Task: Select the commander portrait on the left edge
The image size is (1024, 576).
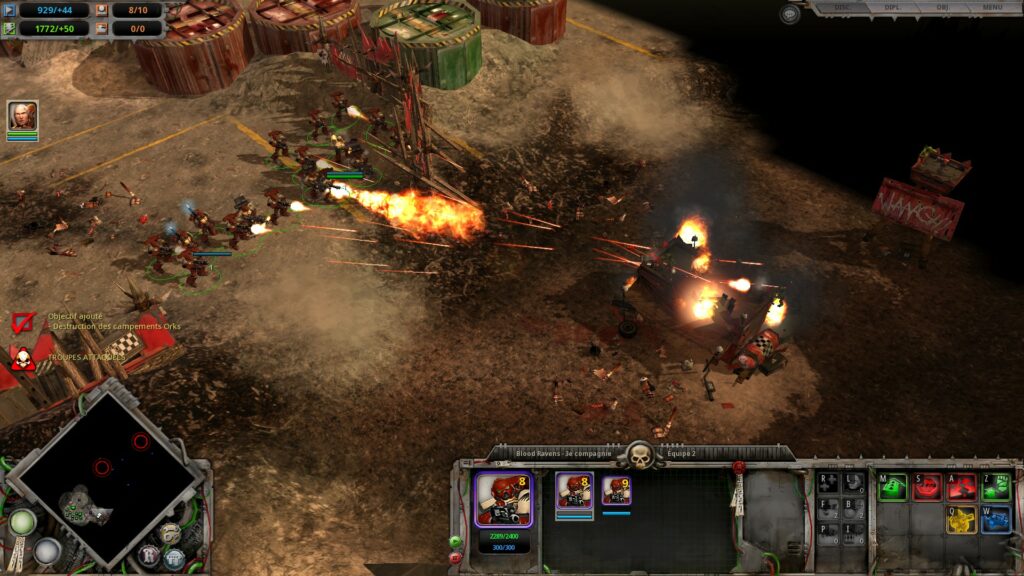Action: point(22,116)
